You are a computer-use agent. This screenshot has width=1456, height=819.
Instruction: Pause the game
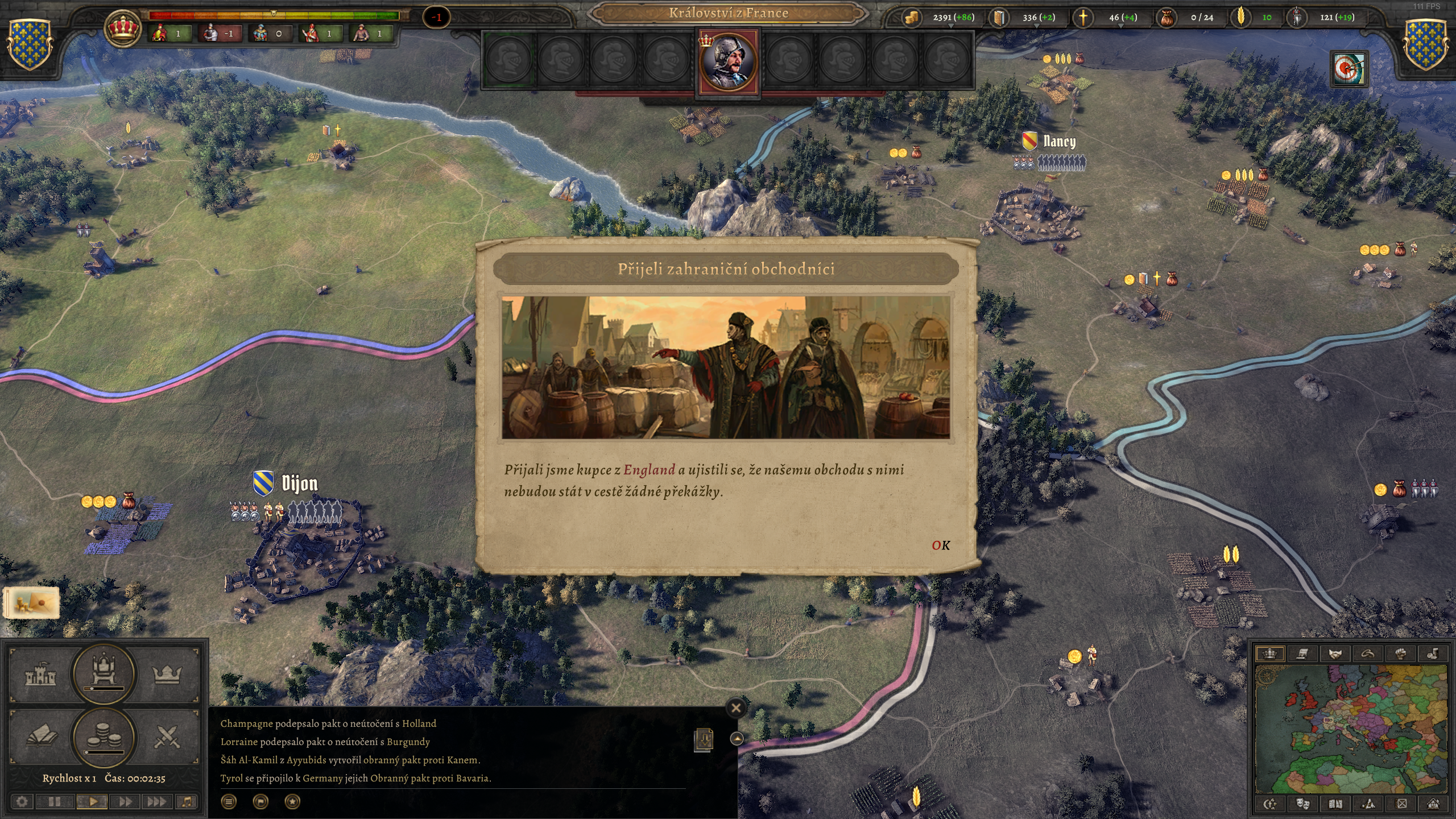[55, 802]
